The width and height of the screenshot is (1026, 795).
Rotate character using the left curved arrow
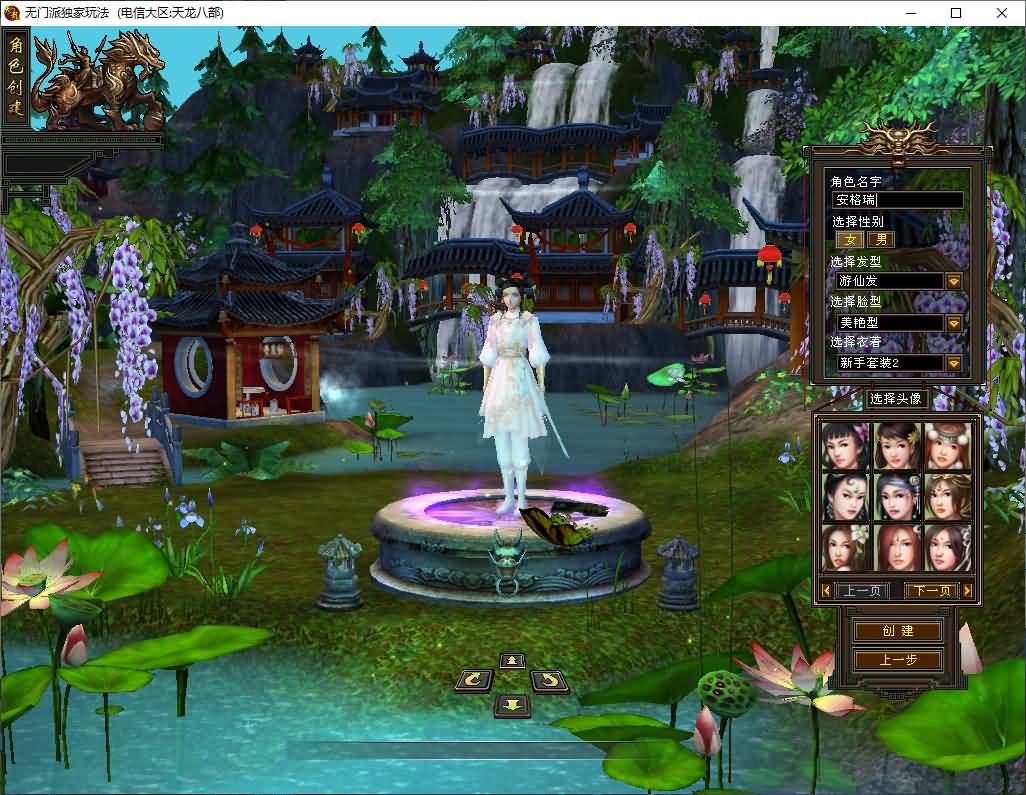474,681
